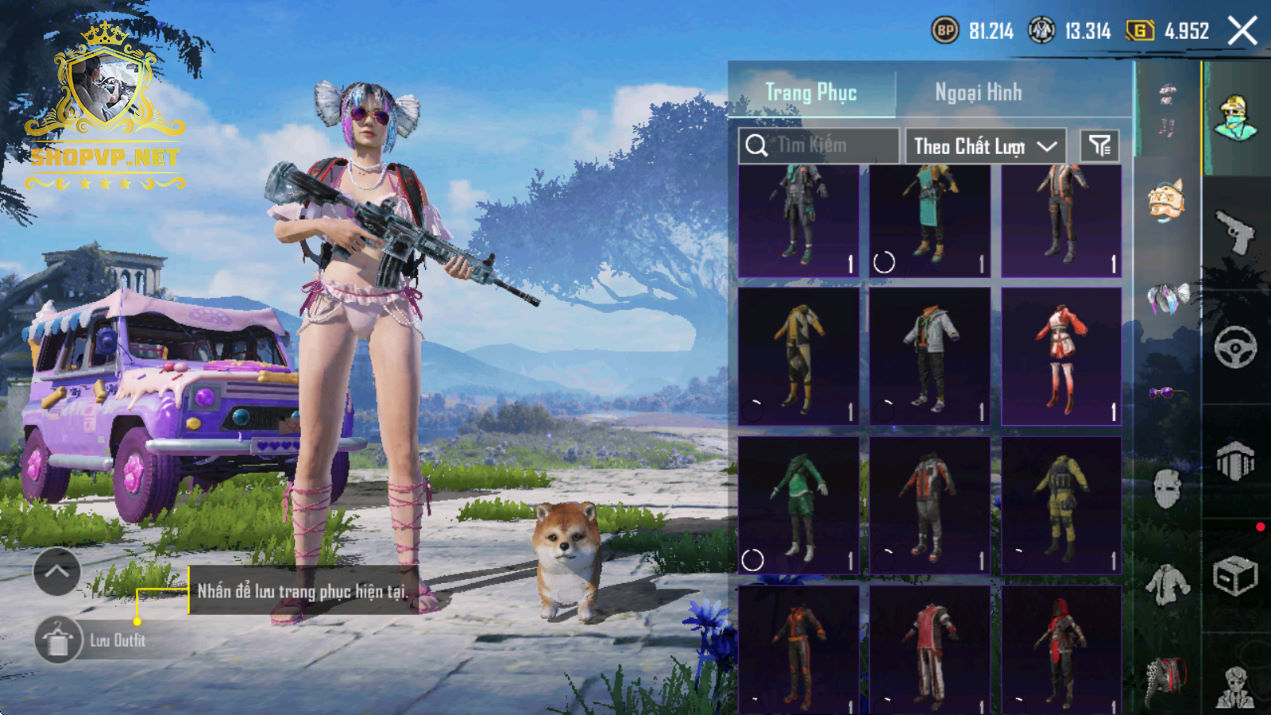Equip the red and white dress outfit
This screenshot has height=715, width=1271.
(1061, 356)
